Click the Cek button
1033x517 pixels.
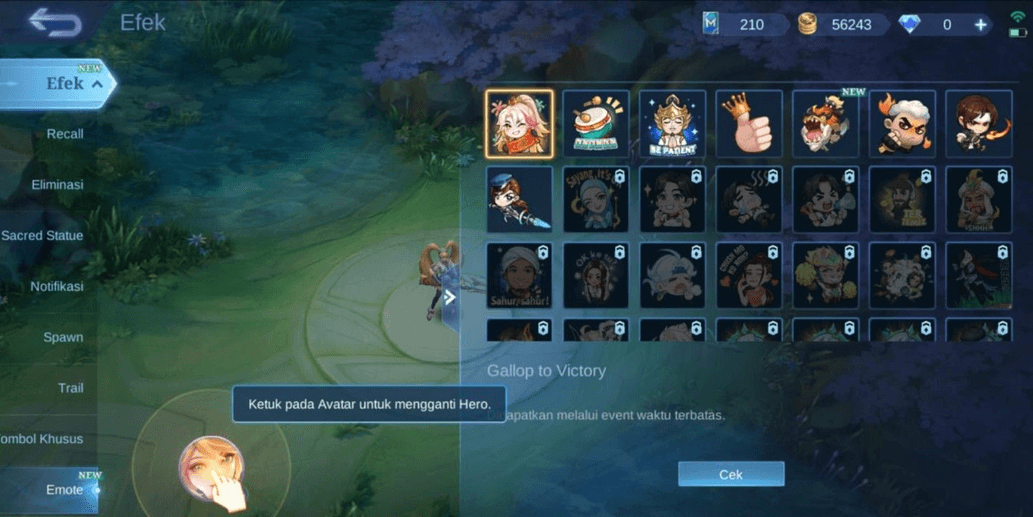coord(731,474)
